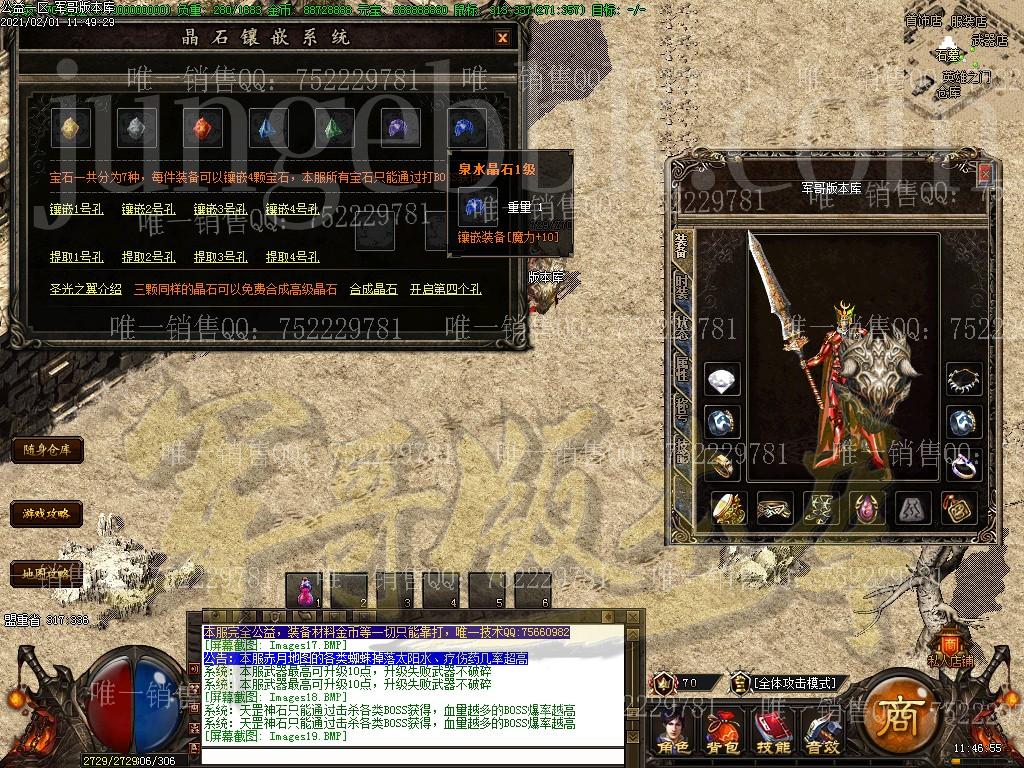Open the 随身仓库 portable warehouse
Image resolution: width=1024 pixels, height=768 pixels.
click(47, 450)
